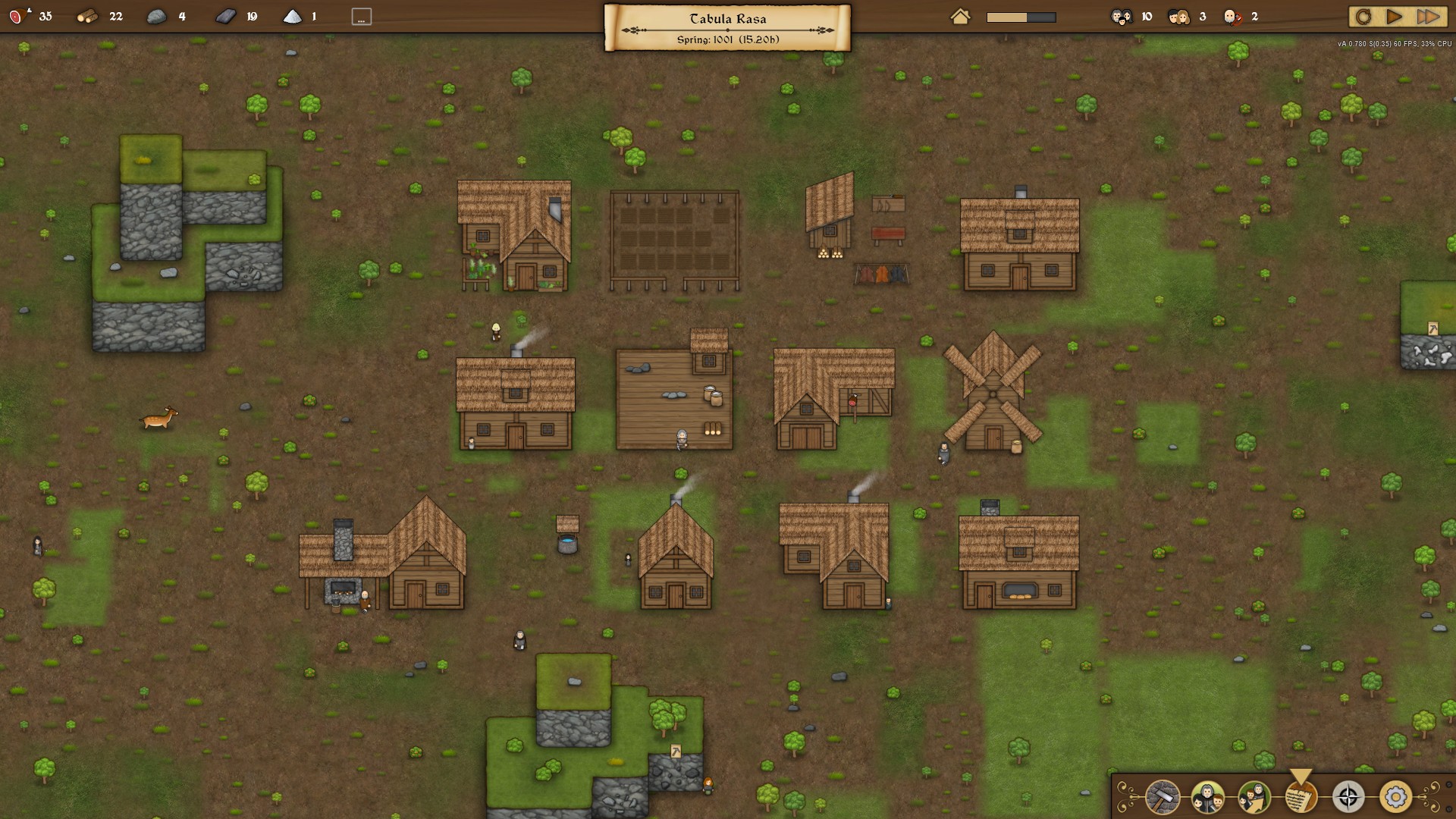Click the adult couple count icon
Screen dimensions: 1456x819
coord(1178,17)
